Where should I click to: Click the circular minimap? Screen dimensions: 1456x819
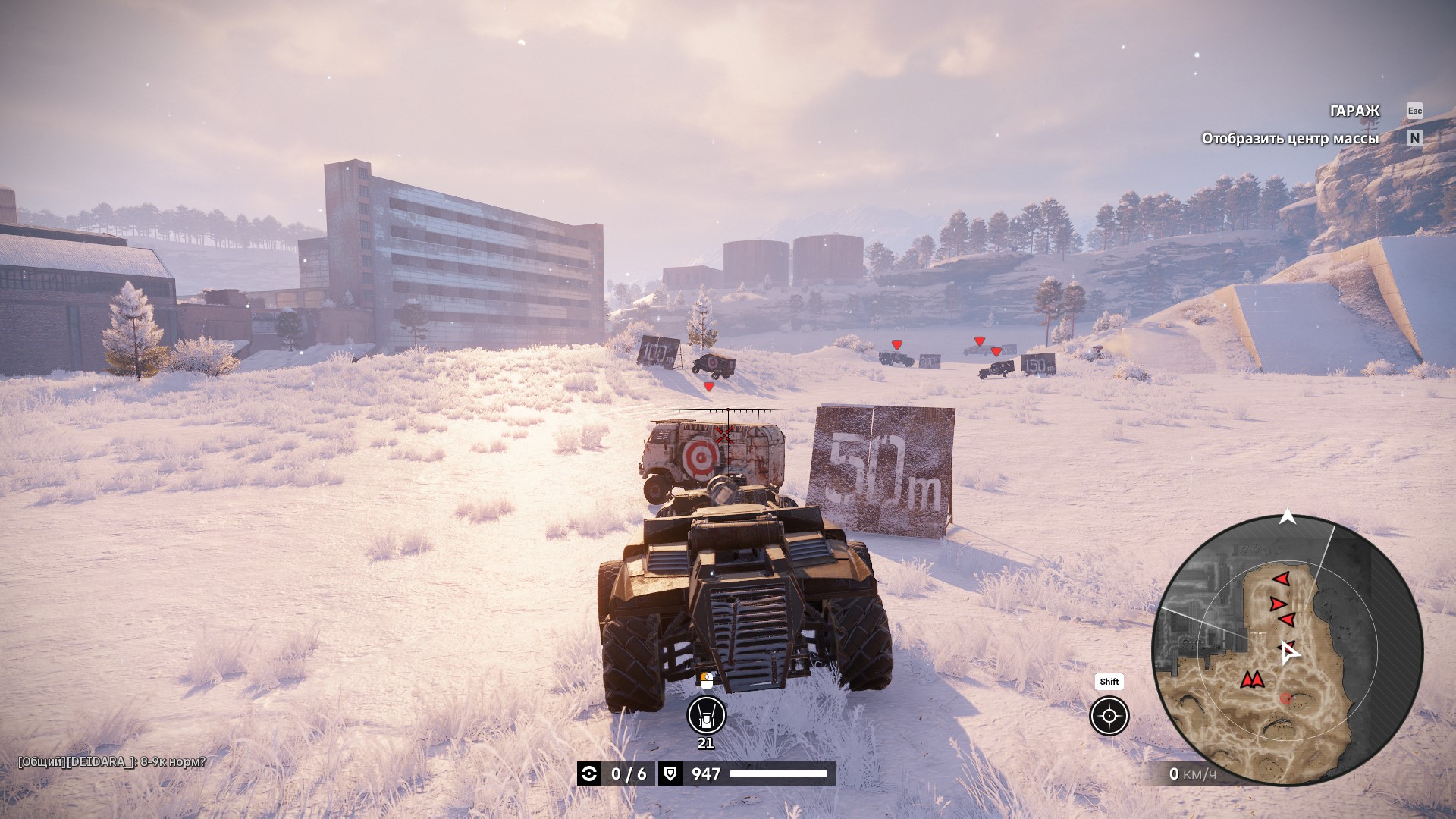(1287, 651)
